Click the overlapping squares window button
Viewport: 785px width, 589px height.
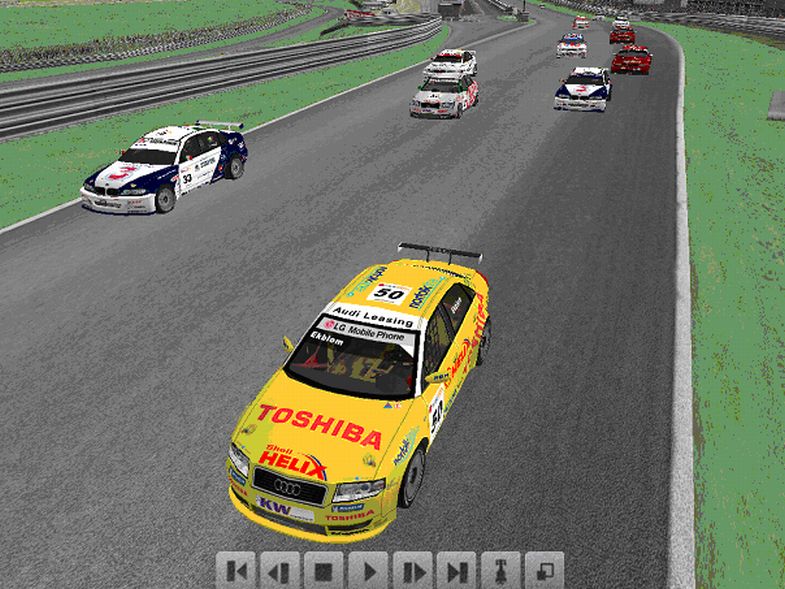pos(545,571)
